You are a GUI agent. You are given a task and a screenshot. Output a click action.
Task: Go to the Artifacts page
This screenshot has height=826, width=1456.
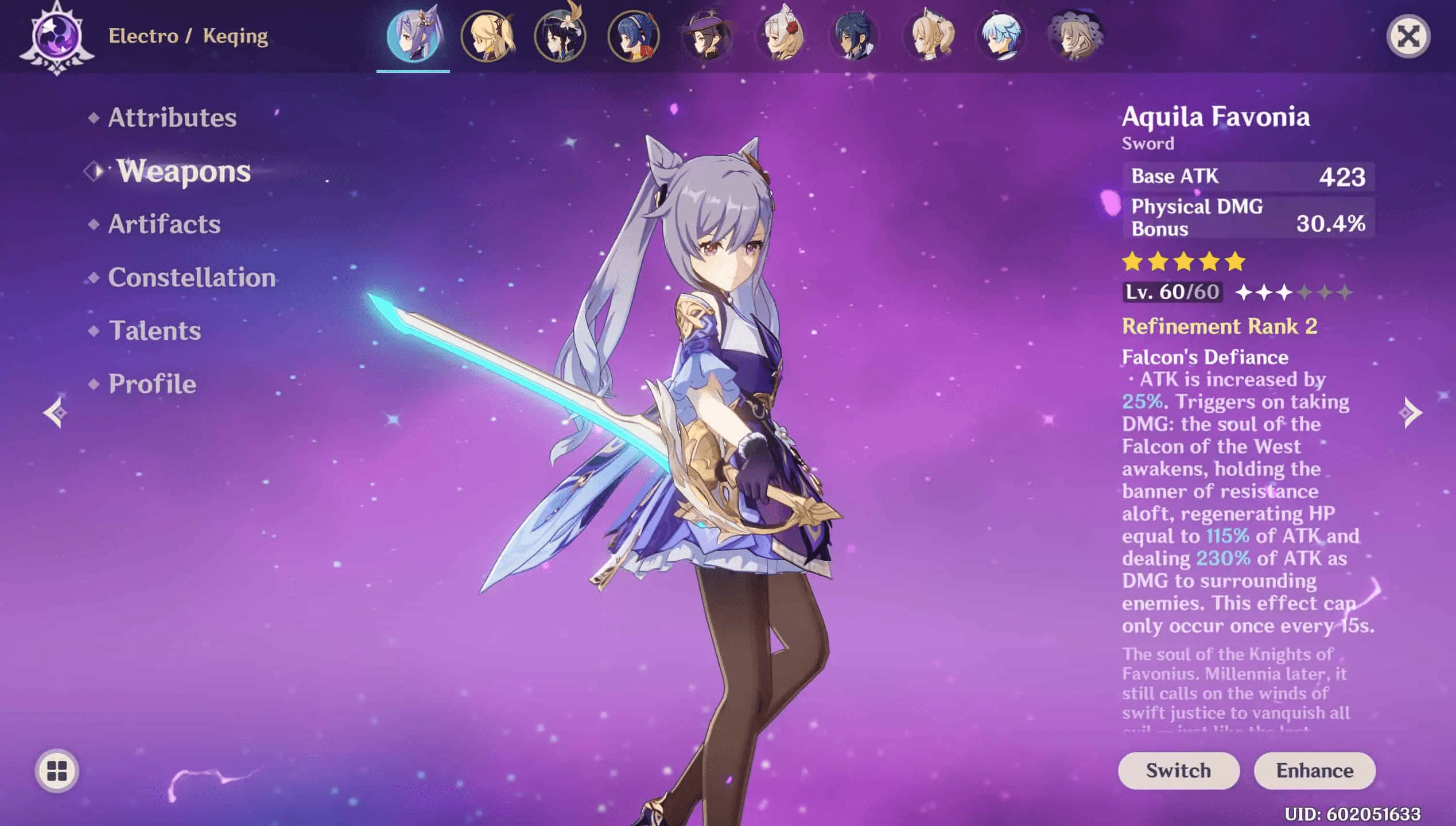pos(164,224)
